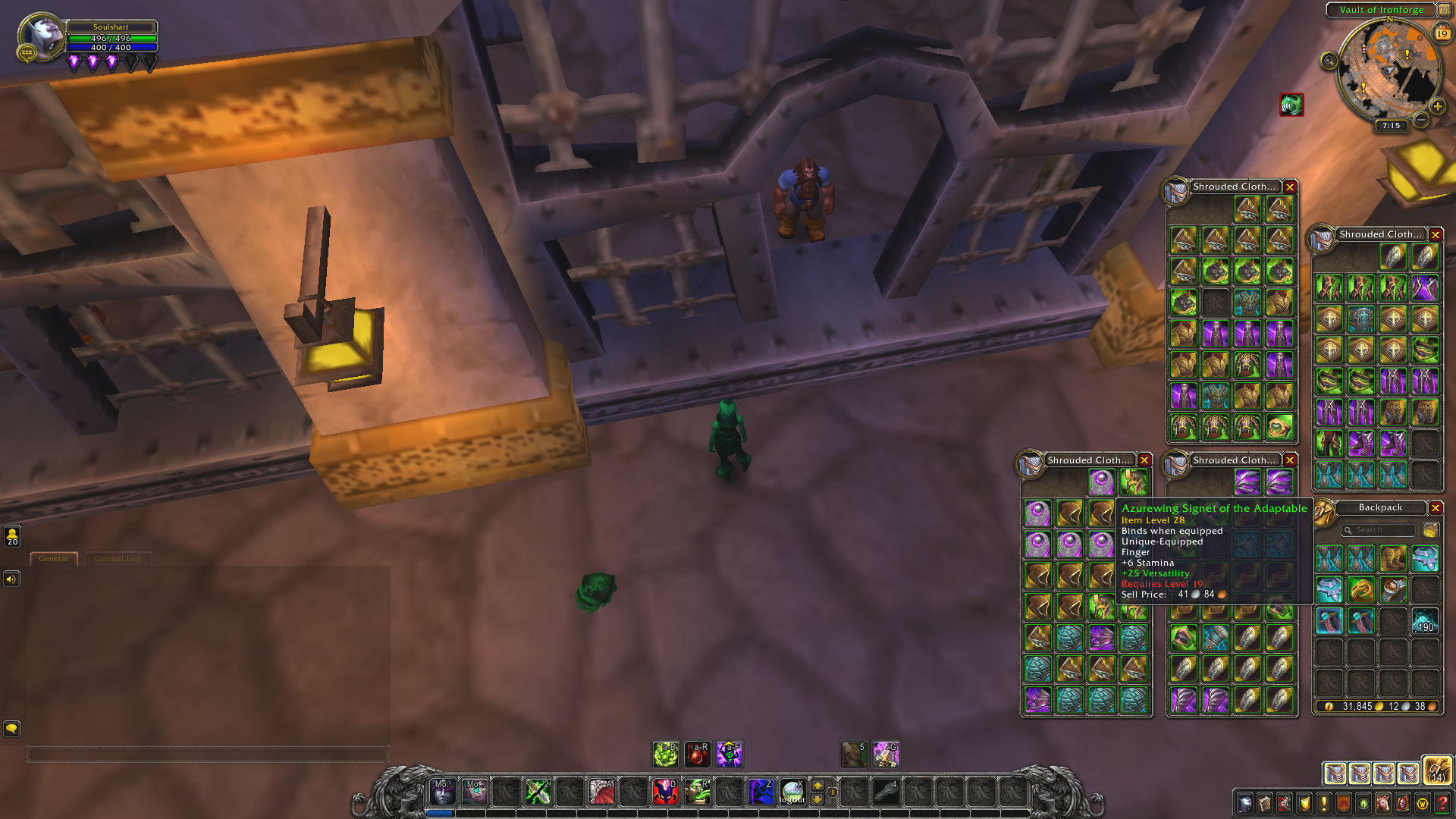Open the yellow W shop button
The width and height of the screenshot is (1456, 819).
coord(1423,803)
